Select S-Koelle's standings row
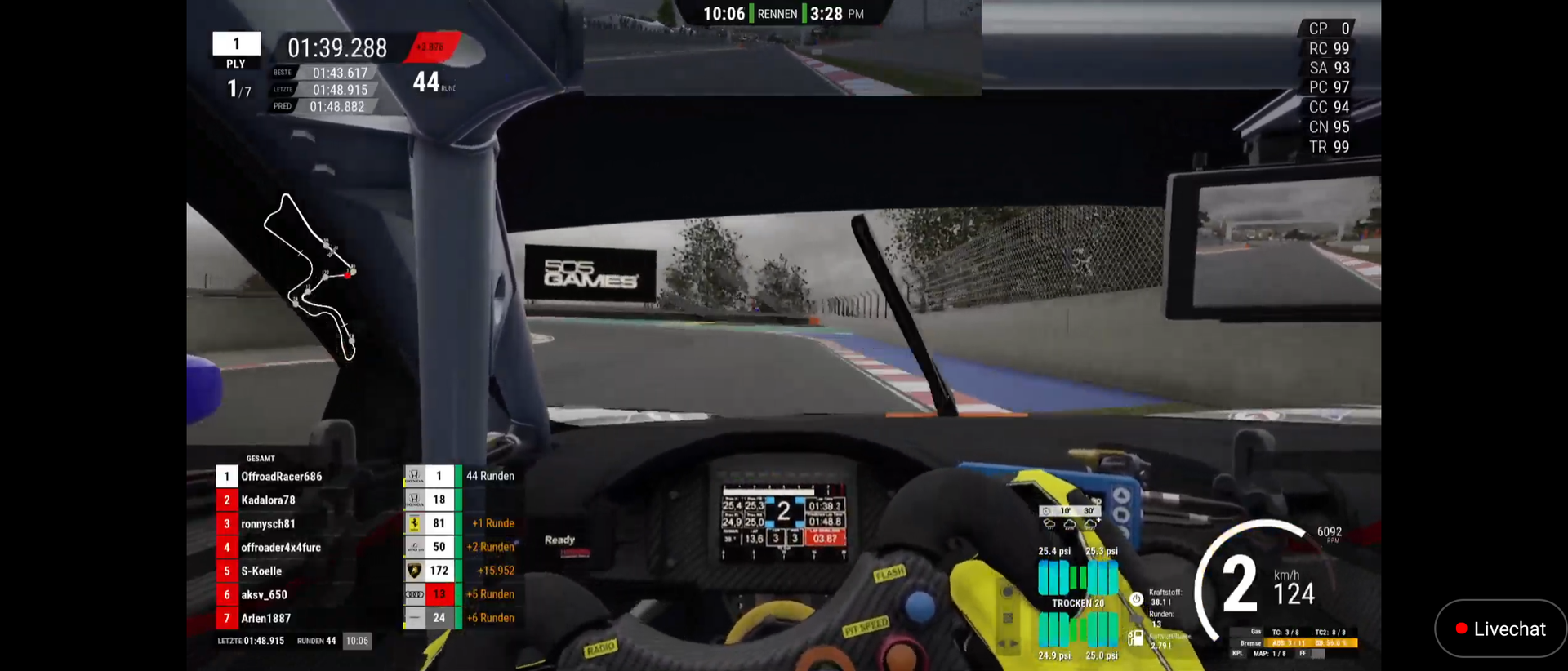 point(261,571)
